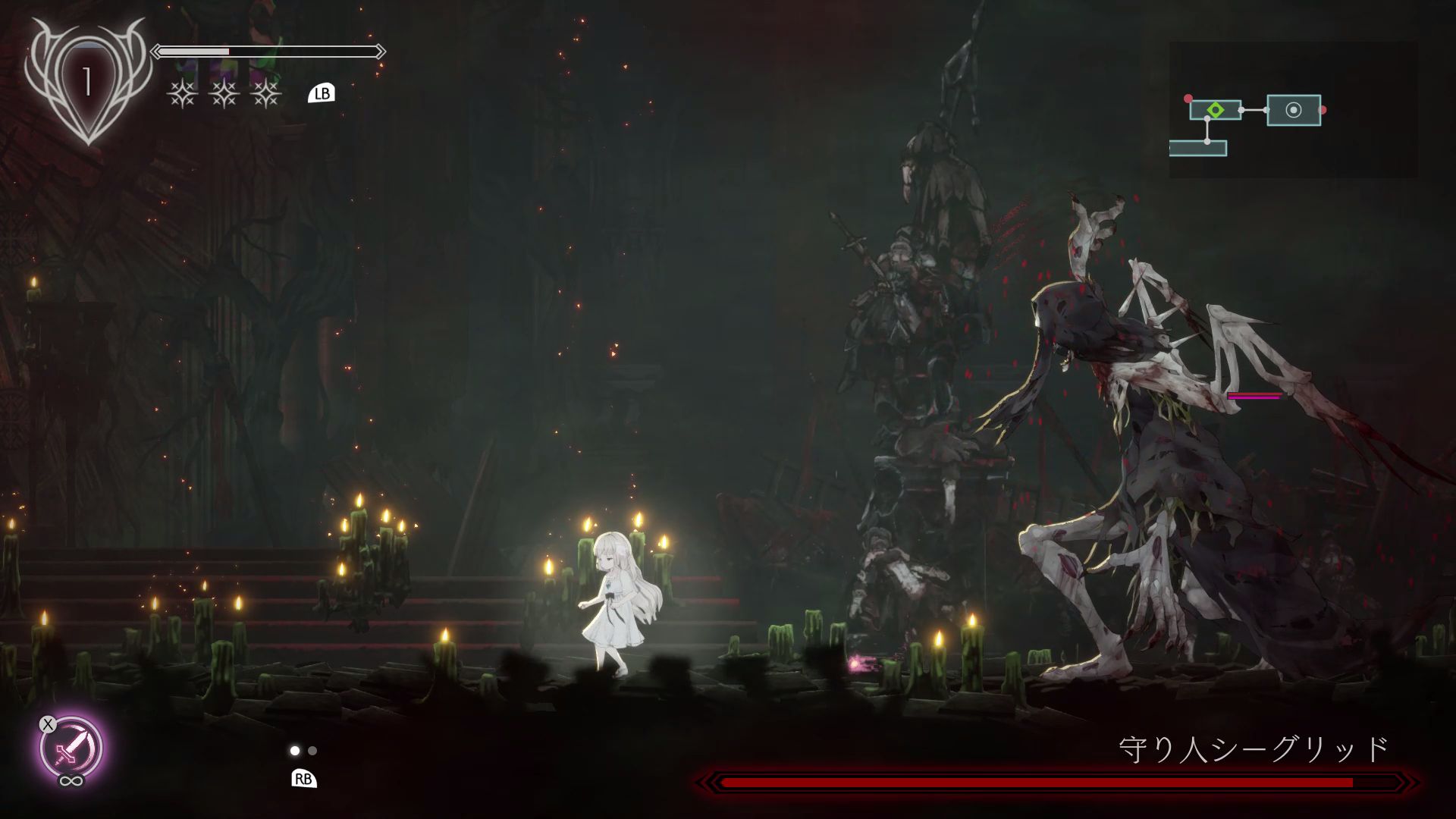Select the minimap room with circle marker
Screen dimensions: 1456x819
[x=1294, y=110]
